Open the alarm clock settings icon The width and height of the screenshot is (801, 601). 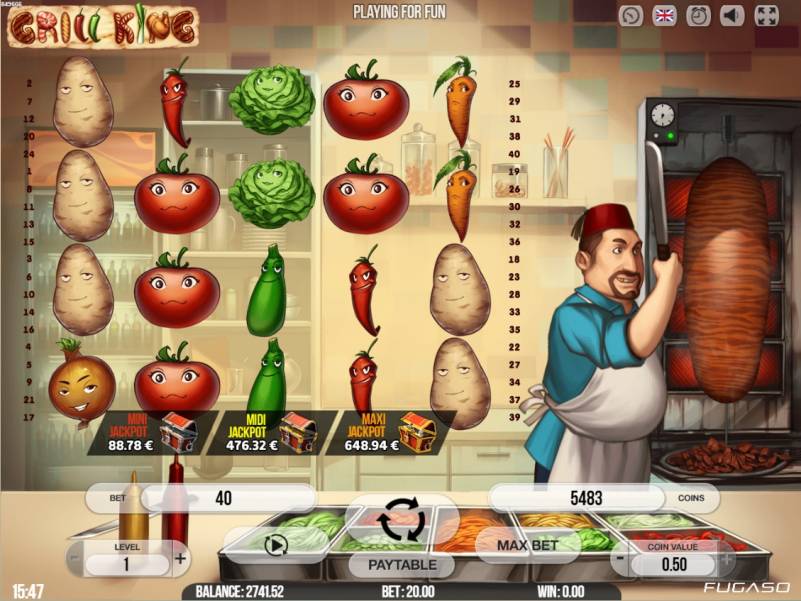700,16
